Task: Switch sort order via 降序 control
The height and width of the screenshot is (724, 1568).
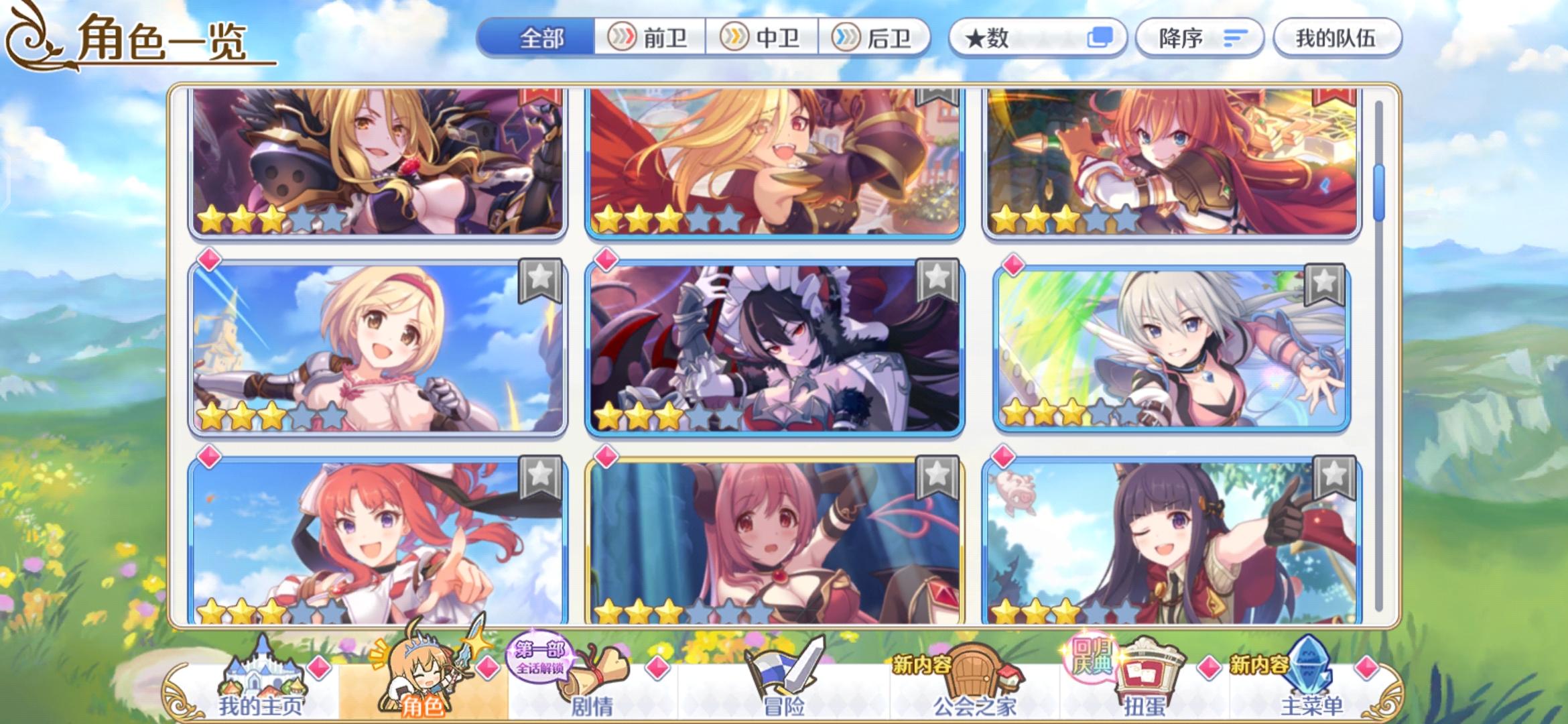Action: (1199, 38)
